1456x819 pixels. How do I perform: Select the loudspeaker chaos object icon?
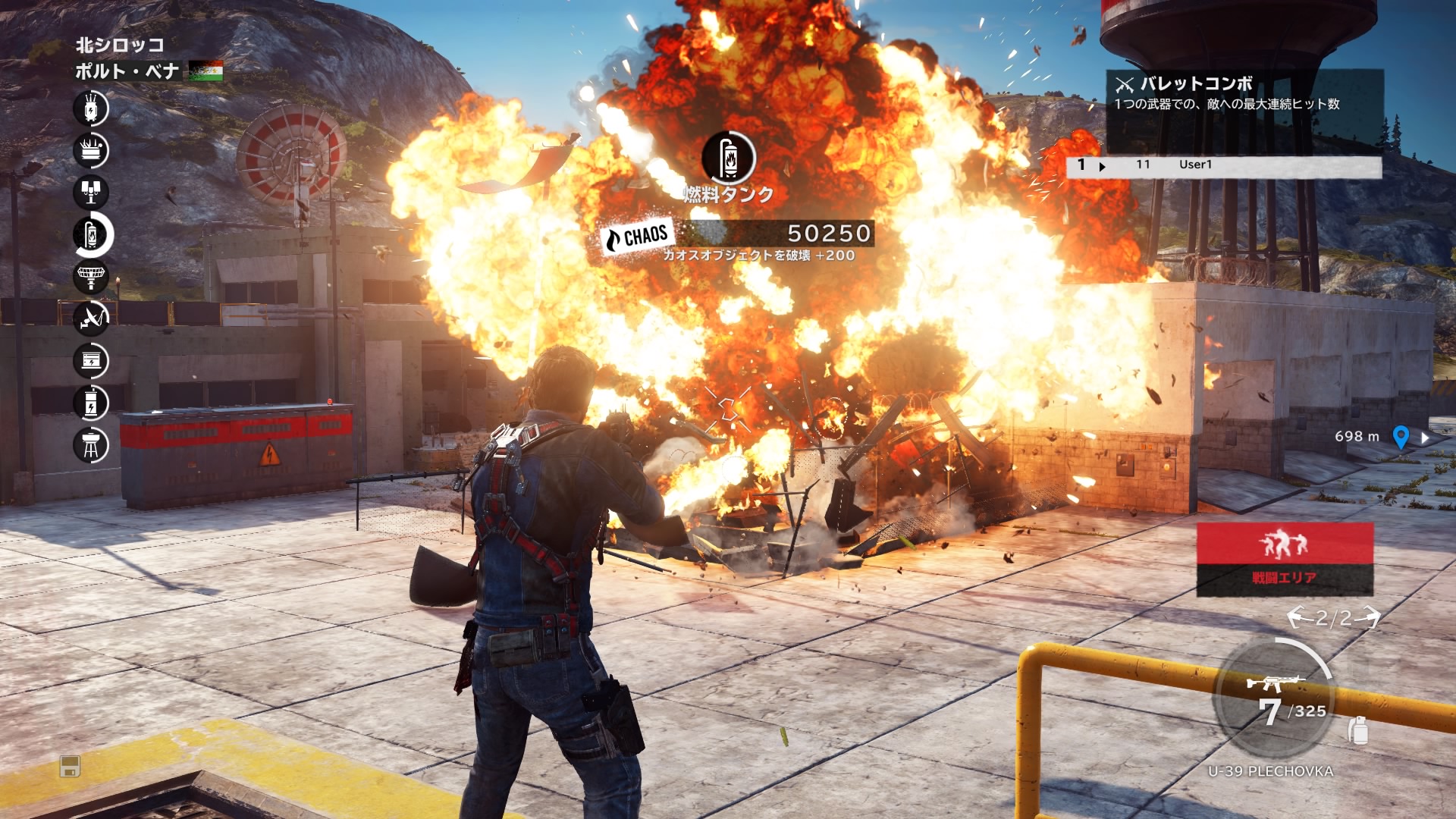pos(91,192)
